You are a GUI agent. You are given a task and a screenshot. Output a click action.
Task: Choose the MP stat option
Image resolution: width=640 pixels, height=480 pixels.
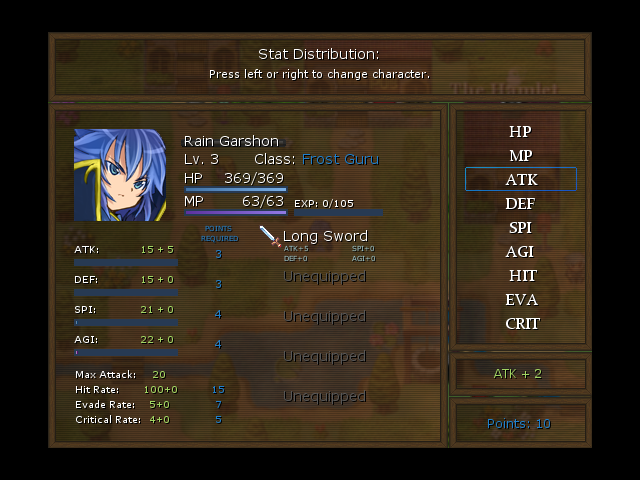tap(520, 156)
